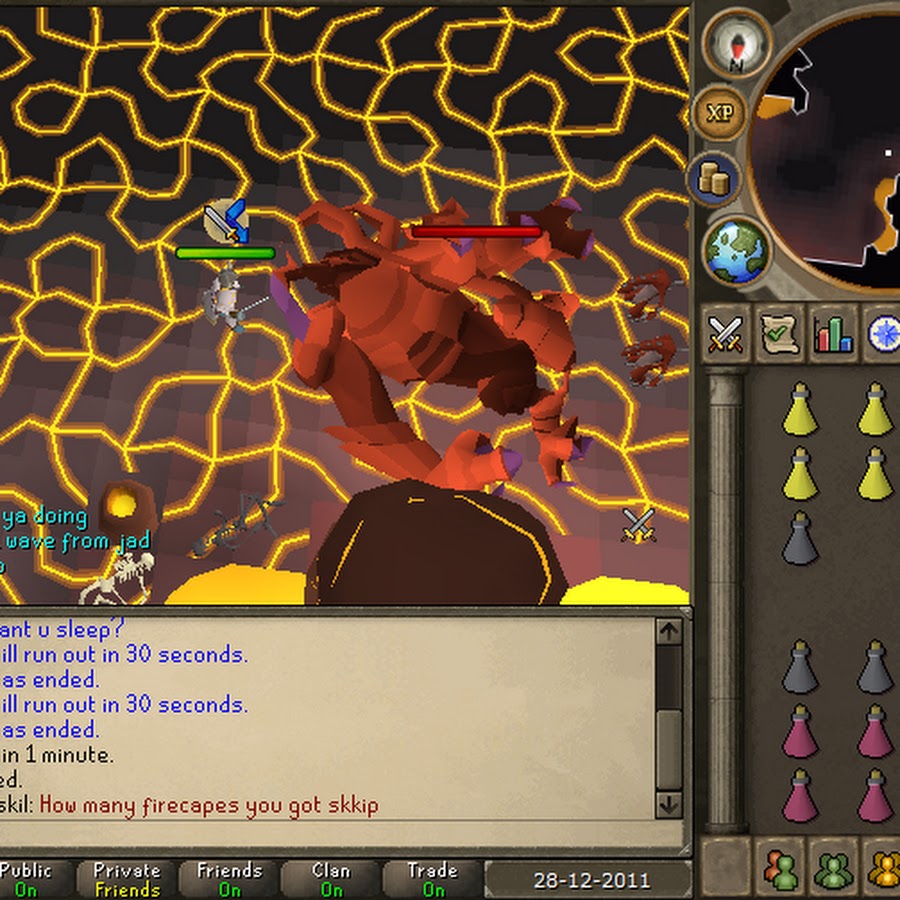This screenshot has width=900, height=900.
Task: Open the Combat Styles crossed swords tab
Action: pos(726,334)
